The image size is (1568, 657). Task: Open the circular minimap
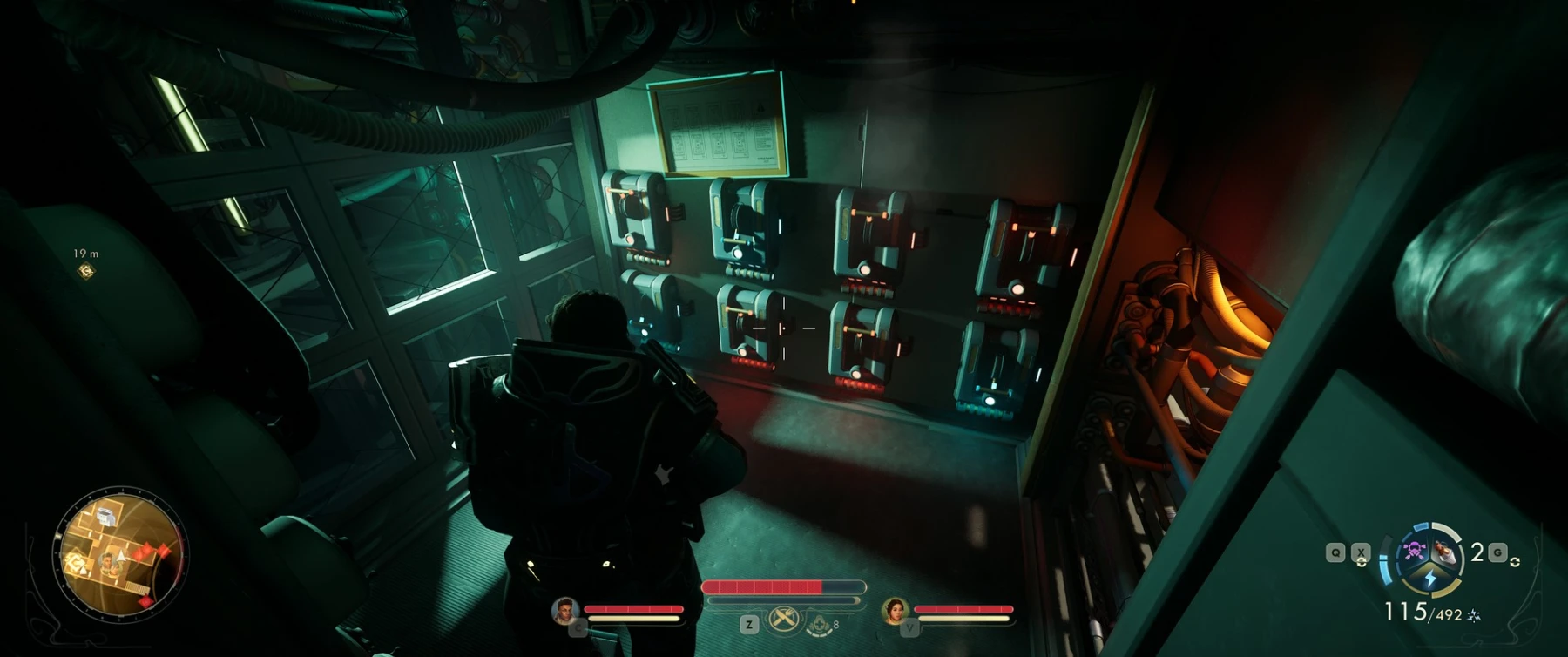click(120, 554)
